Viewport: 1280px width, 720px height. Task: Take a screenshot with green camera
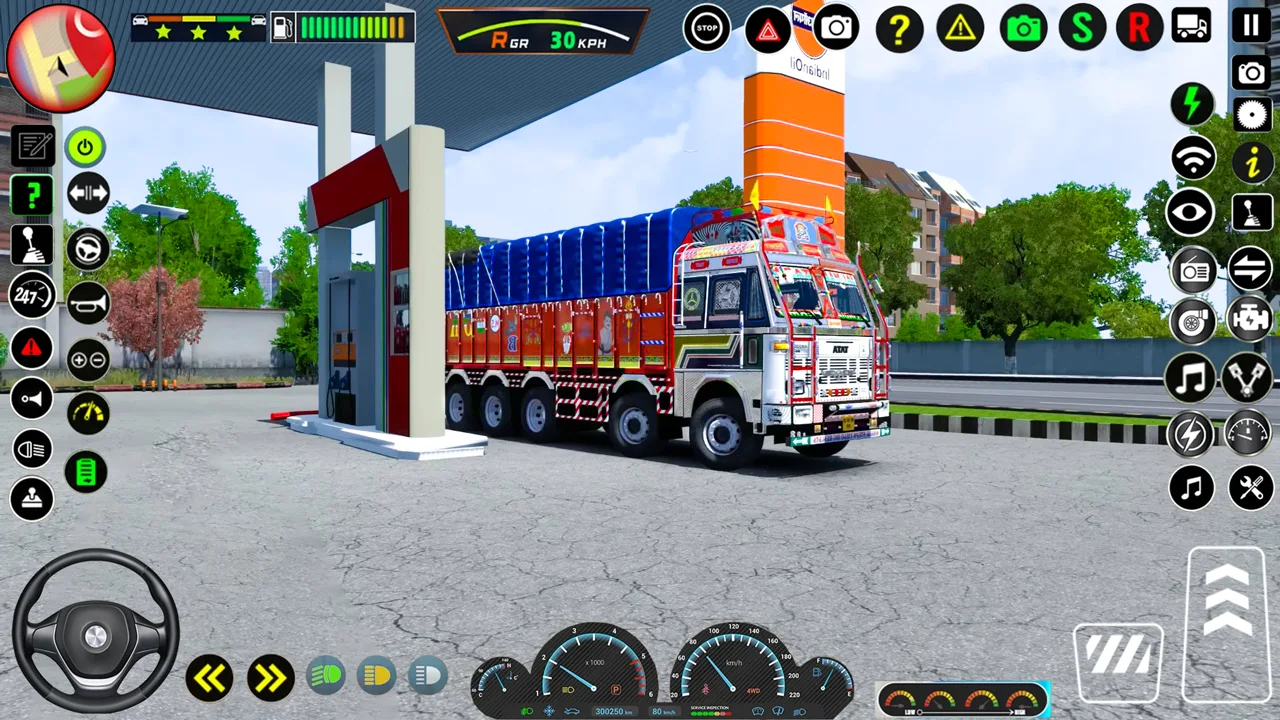tap(1023, 28)
